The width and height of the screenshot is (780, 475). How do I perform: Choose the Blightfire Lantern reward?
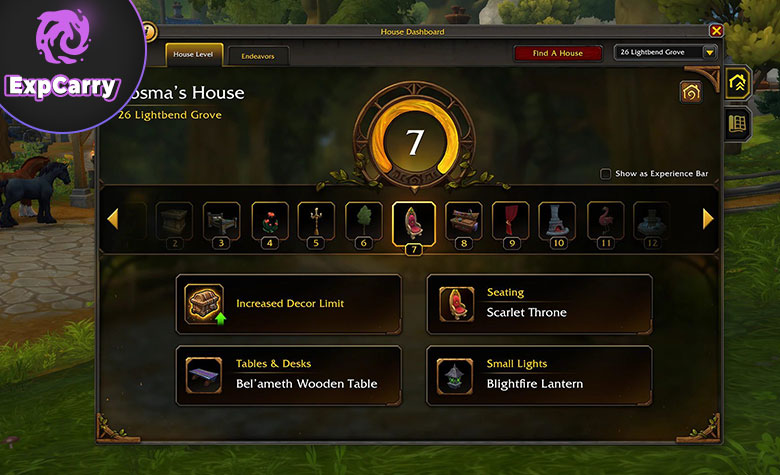(539, 375)
